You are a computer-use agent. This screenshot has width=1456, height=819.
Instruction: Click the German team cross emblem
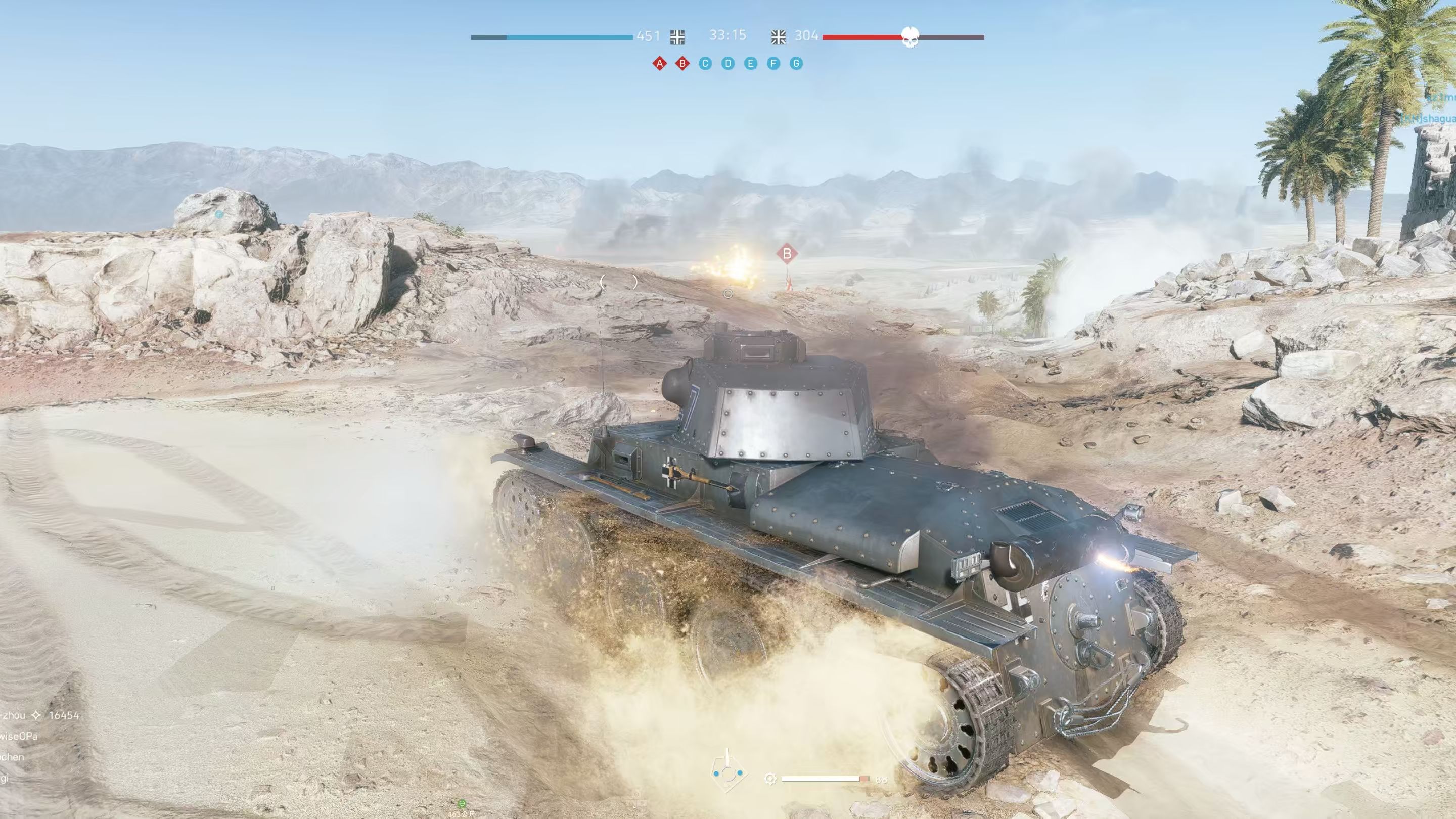(677, 37)
